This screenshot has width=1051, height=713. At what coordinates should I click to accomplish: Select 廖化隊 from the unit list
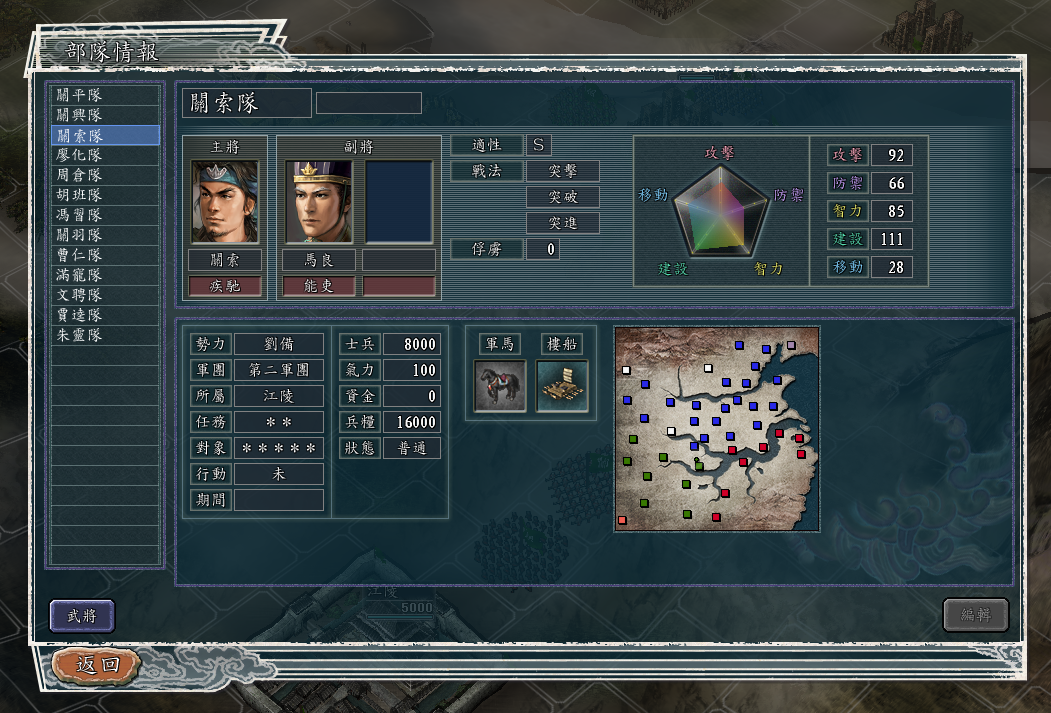click(105, 155)
